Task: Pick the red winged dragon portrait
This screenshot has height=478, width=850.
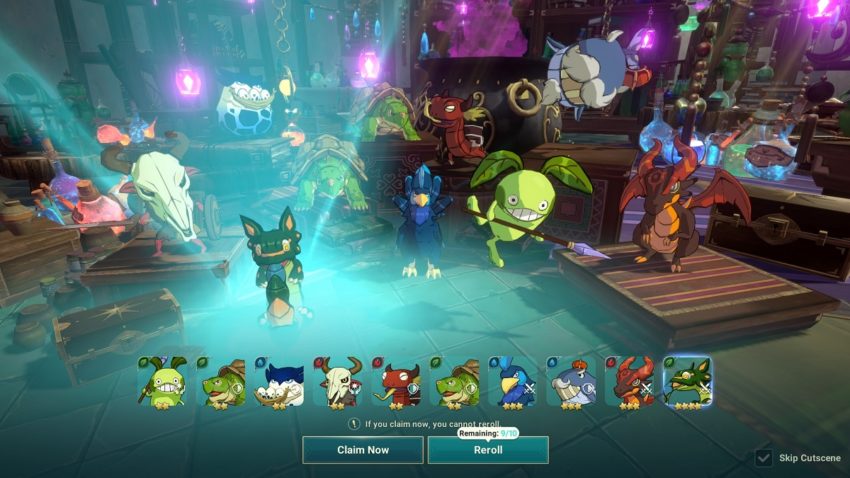Action: coord(629,381)
